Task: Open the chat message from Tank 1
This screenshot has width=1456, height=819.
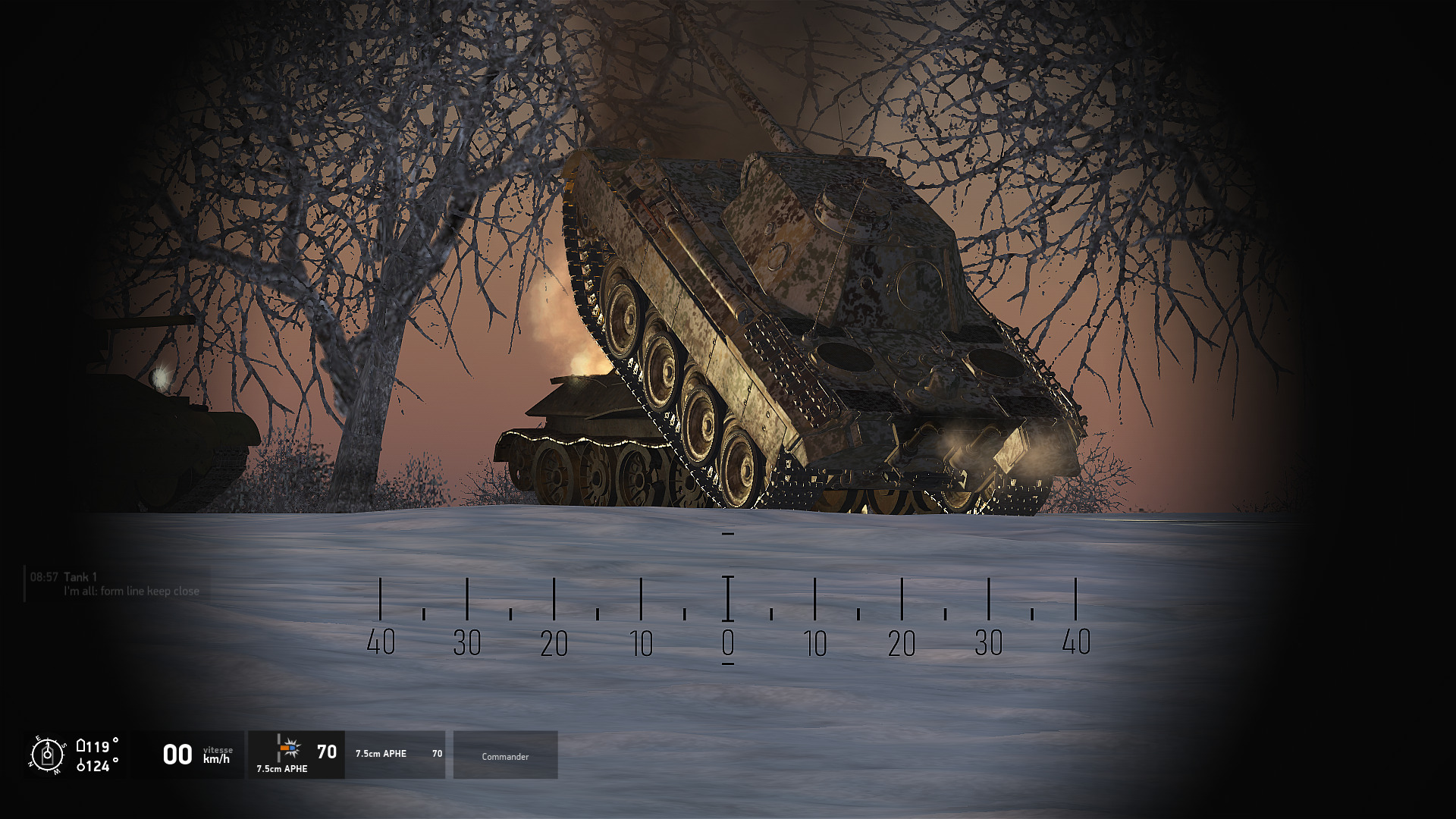Action: point(118,584)
